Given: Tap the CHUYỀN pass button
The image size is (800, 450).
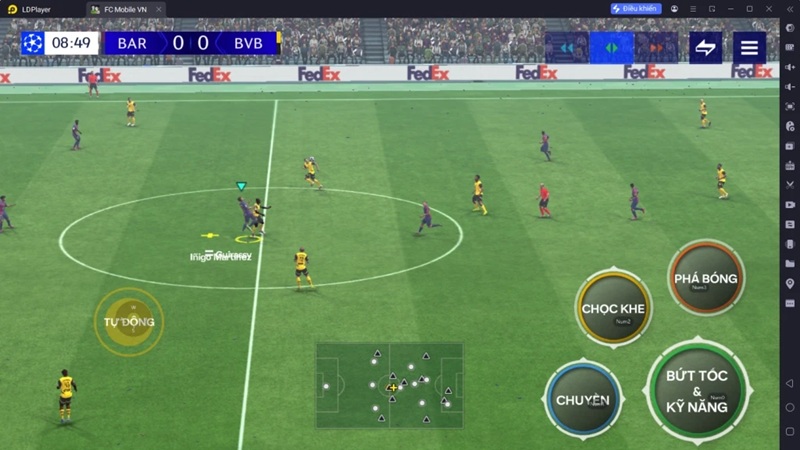Looking at the screenshot, I should pos(583,399).
